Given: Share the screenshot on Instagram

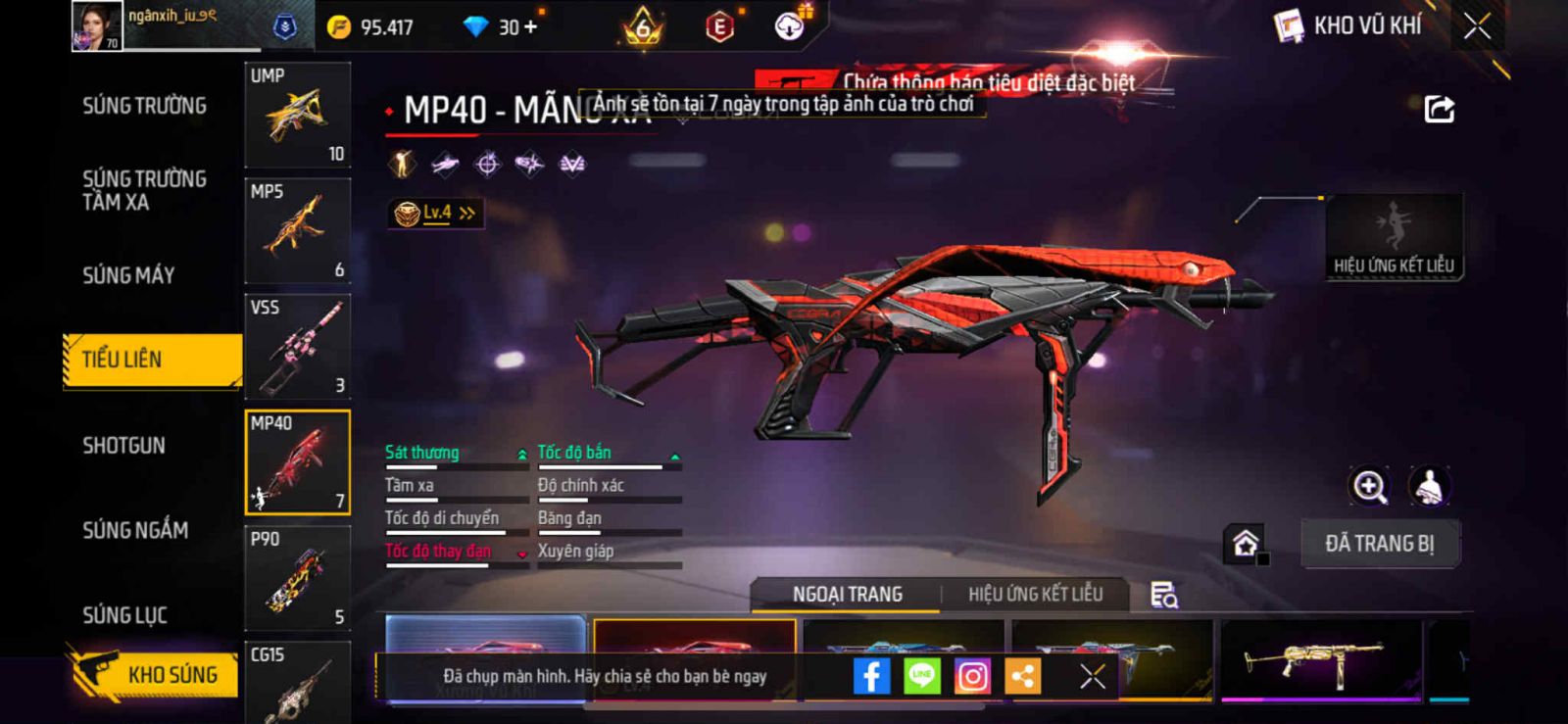Looking at the screenshot, I should [972, 676].
